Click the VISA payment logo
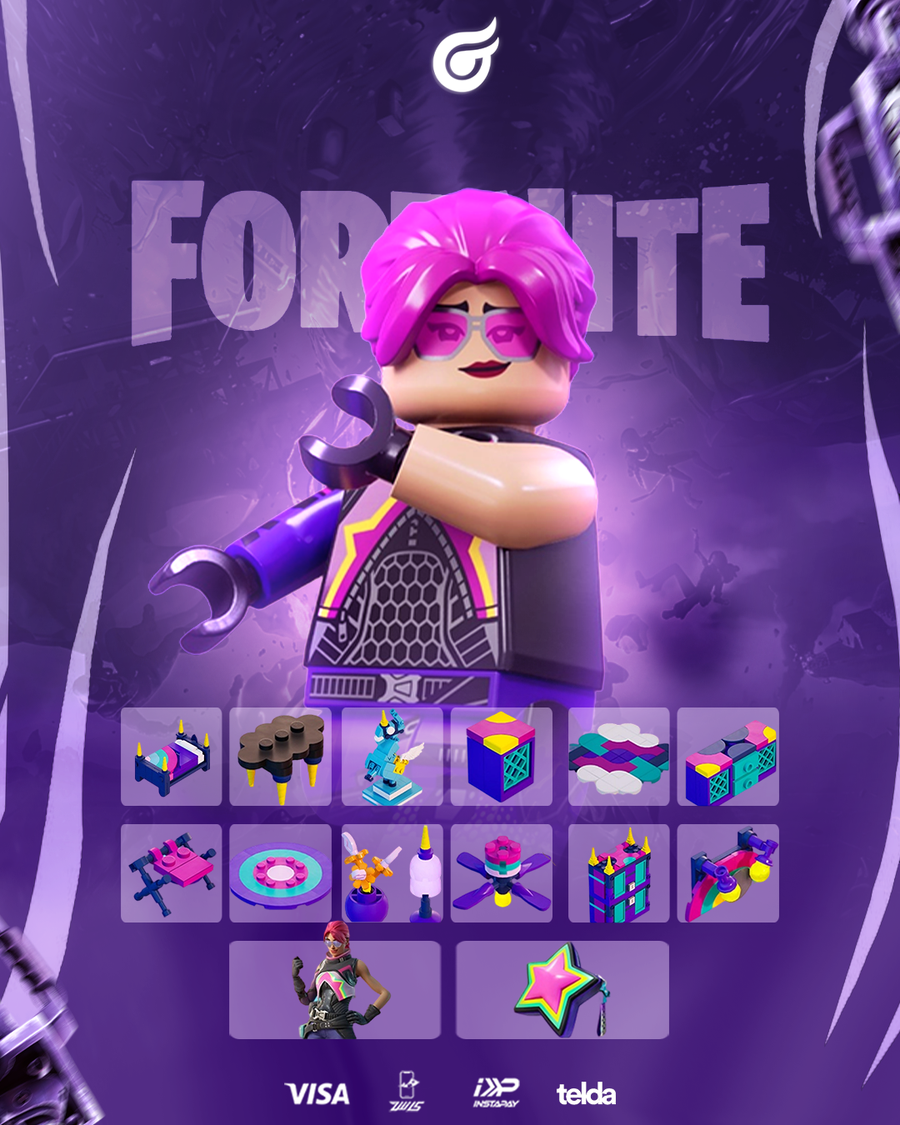The height and width of the screenshot is (1125, 900). coord(317,1093)
